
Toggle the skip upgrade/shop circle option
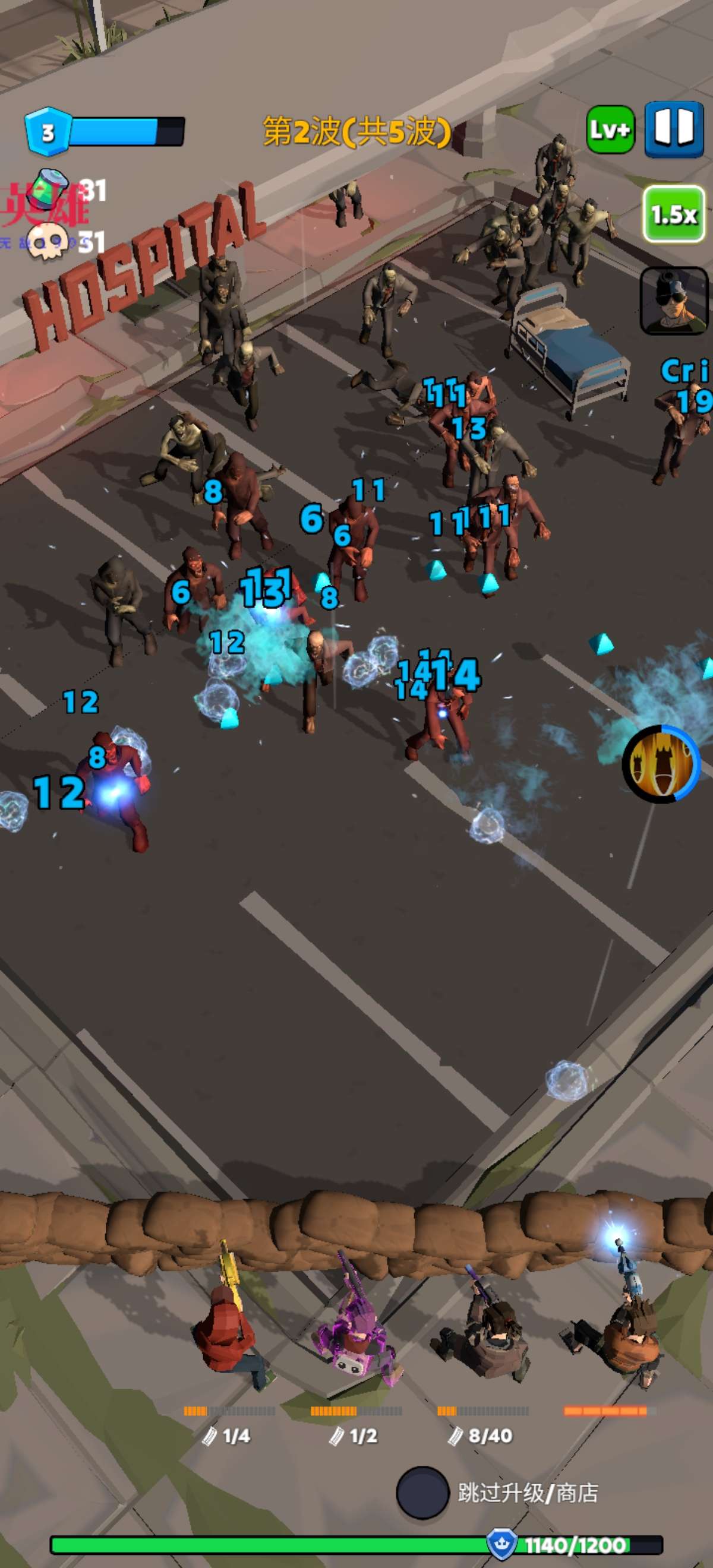click(x=422, y=1492)
